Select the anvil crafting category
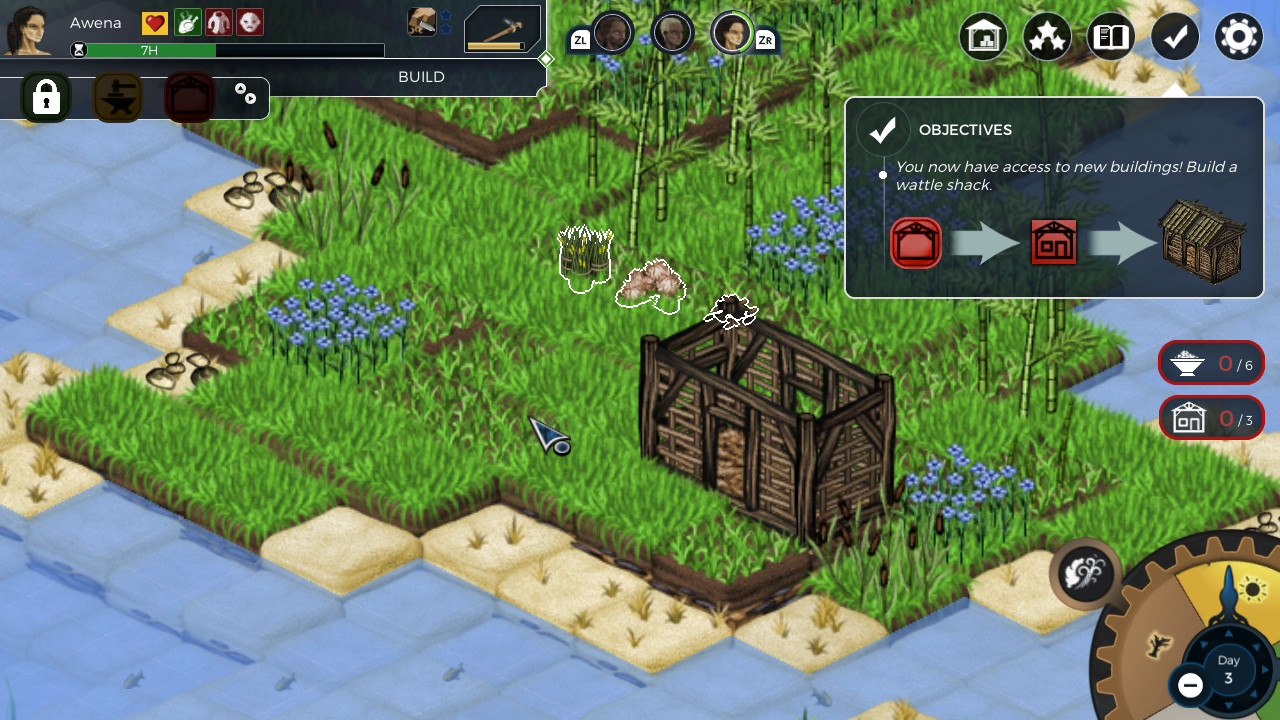Screen dimensions: 1280x720 click(117, 97)
